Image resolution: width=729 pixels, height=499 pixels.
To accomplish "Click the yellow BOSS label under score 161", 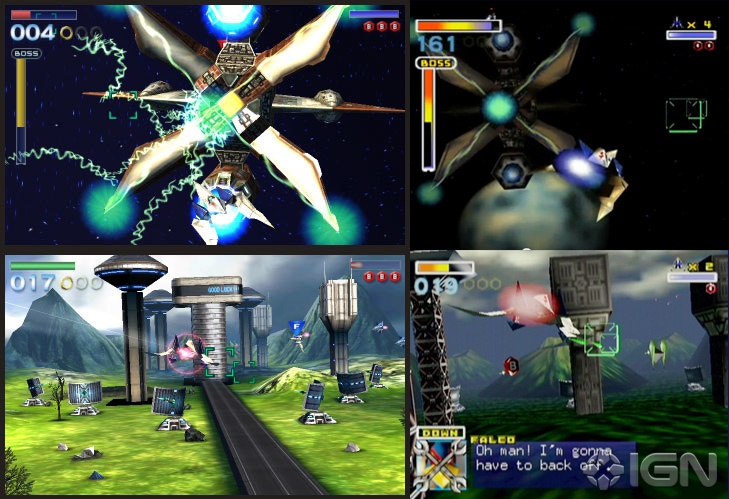I will [437, 62].
